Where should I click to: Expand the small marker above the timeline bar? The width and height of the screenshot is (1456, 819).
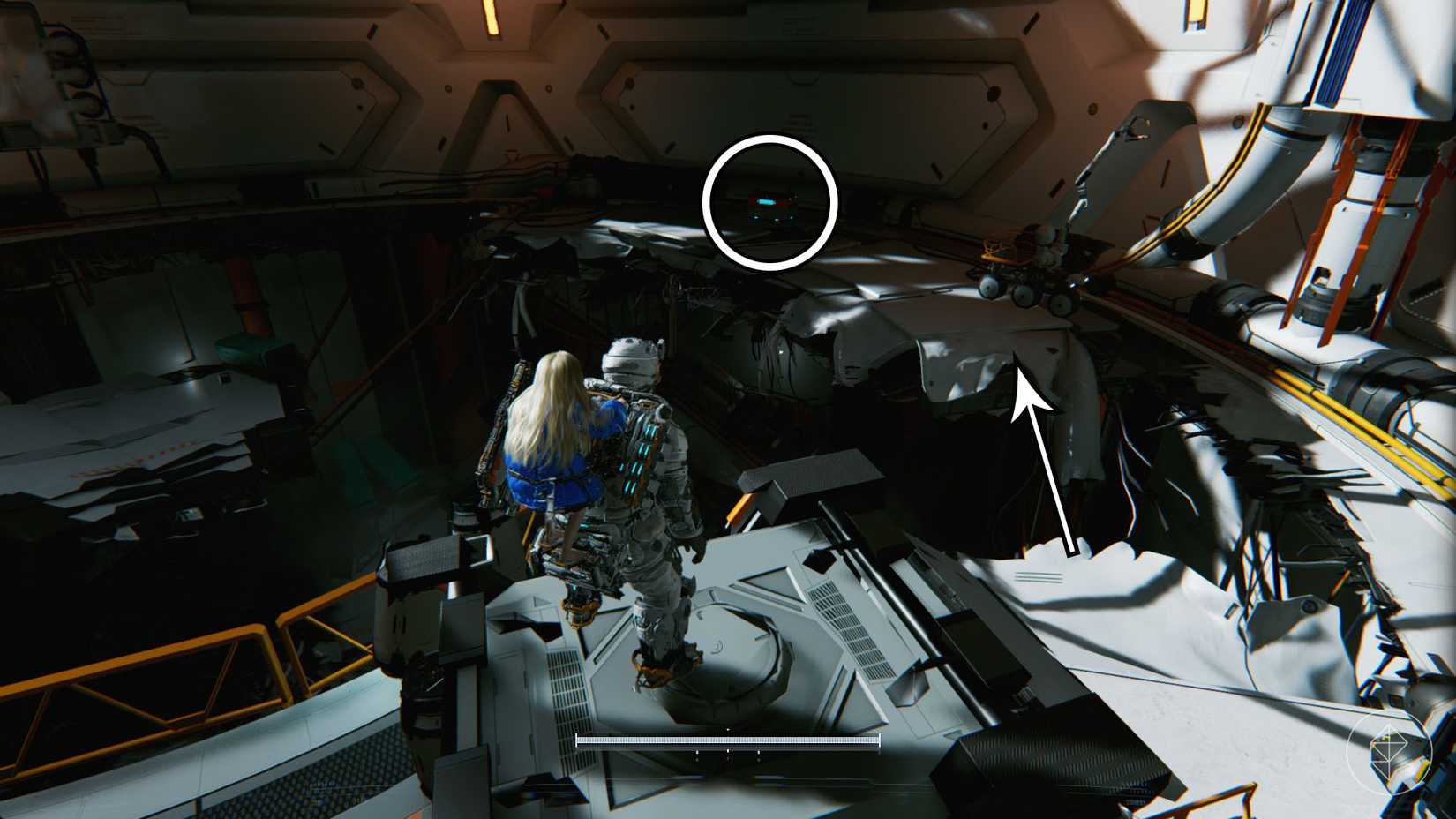(728, 729)
